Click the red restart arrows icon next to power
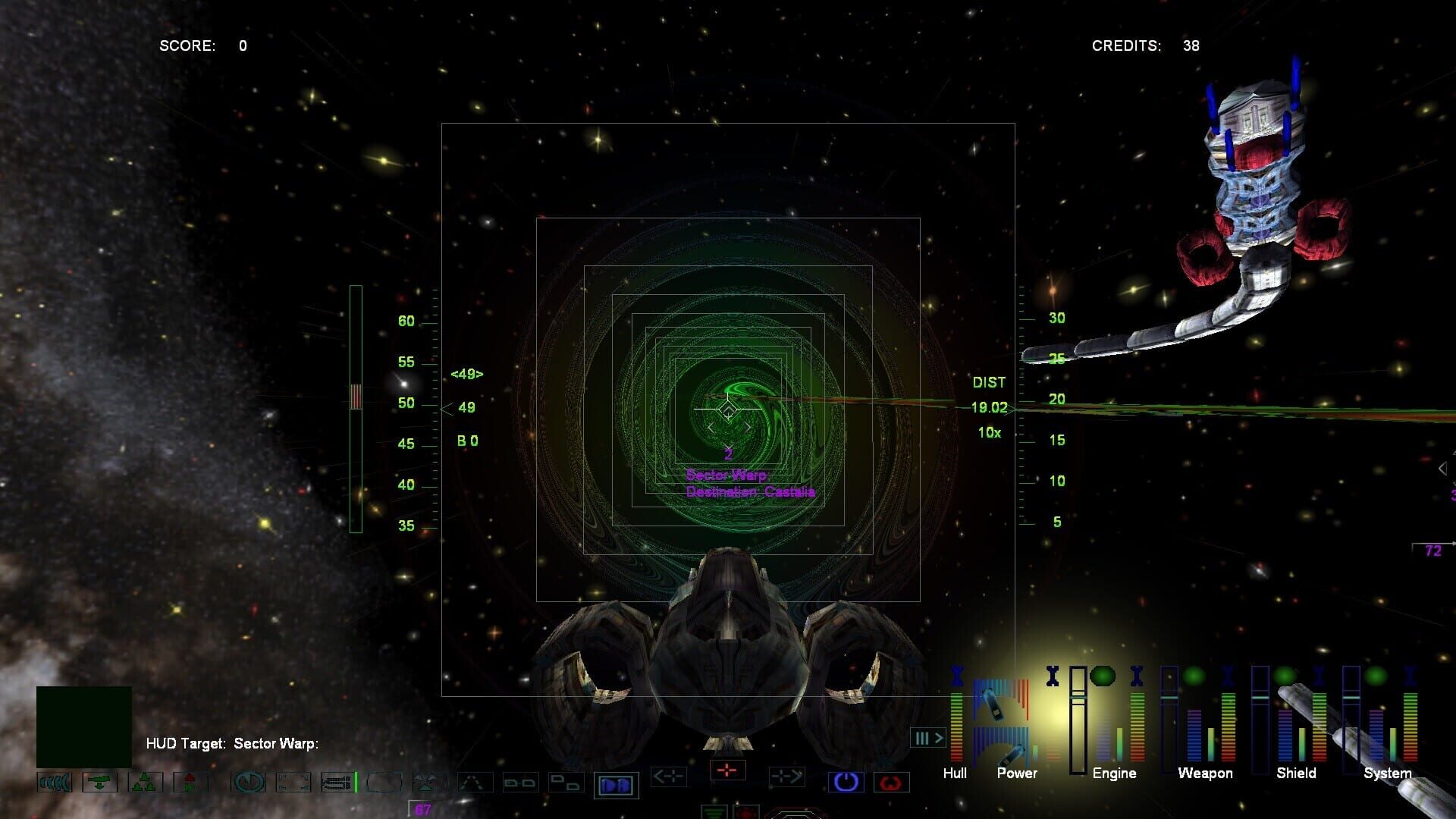 click(892, 781)
